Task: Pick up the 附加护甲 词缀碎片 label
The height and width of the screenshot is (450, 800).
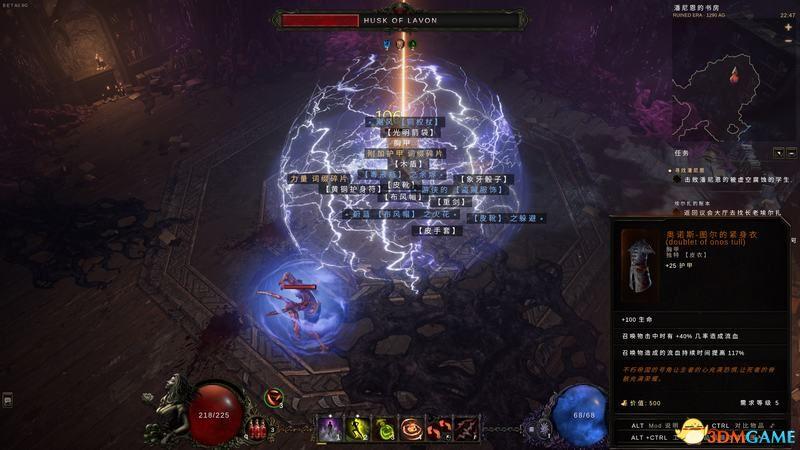Action: 406,153
